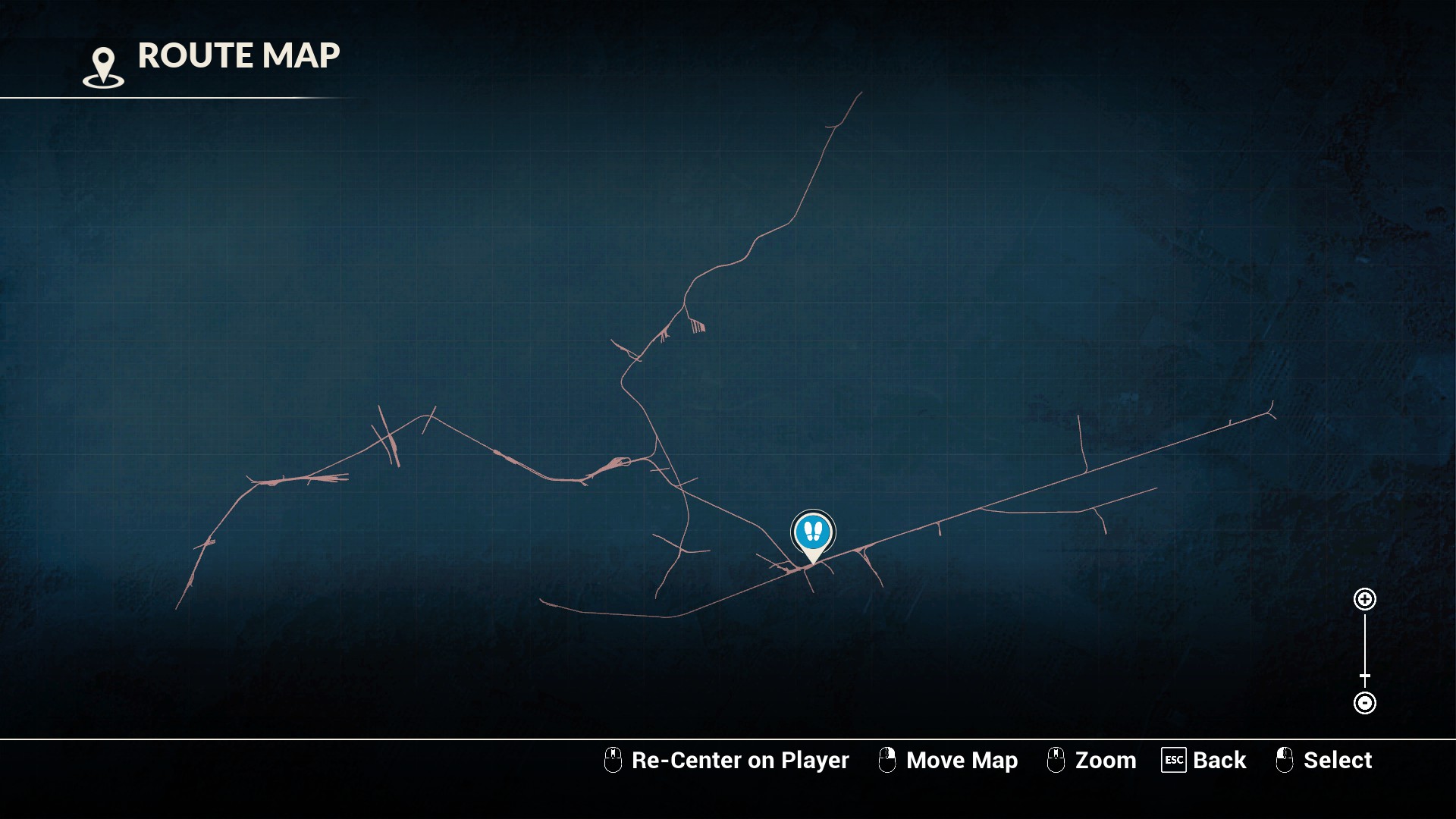Activate Re-Center on Player

coord(726,760)
